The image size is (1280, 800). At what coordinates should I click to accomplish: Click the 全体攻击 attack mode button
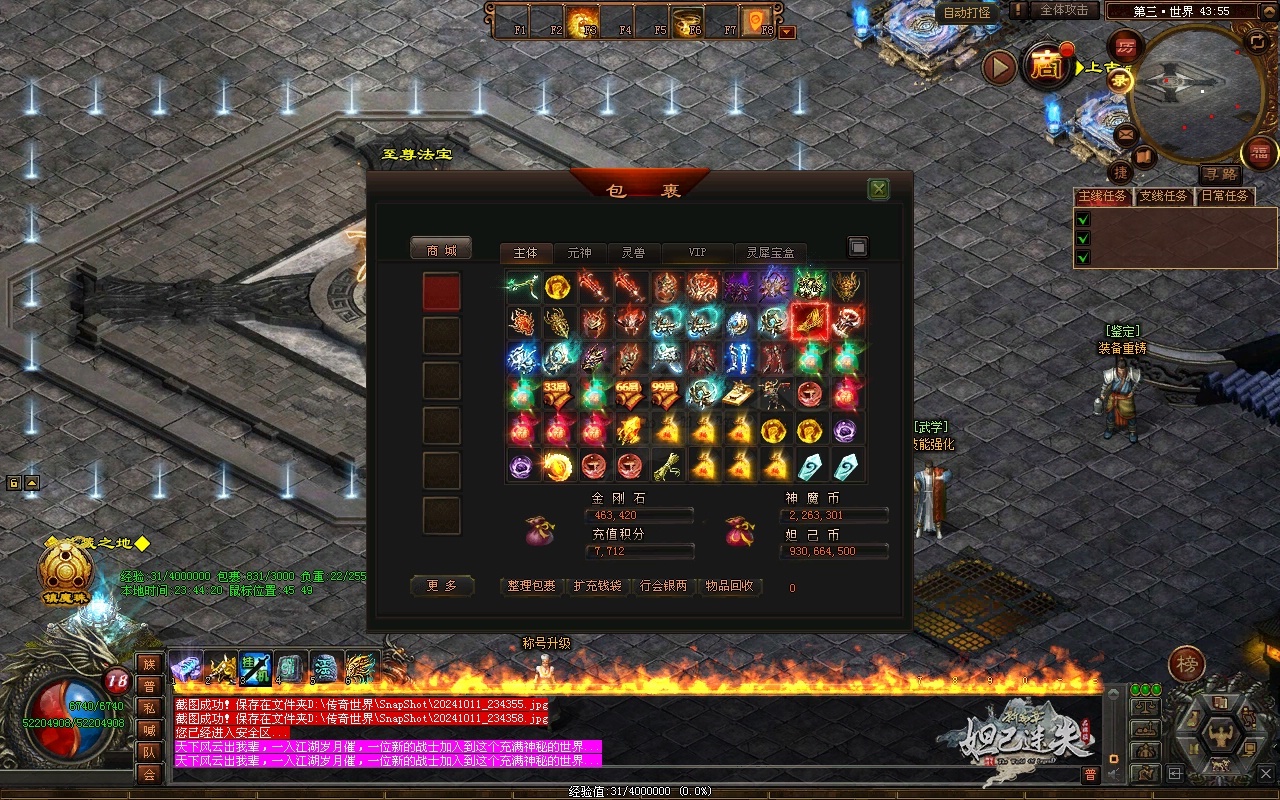coord(1064,10)
